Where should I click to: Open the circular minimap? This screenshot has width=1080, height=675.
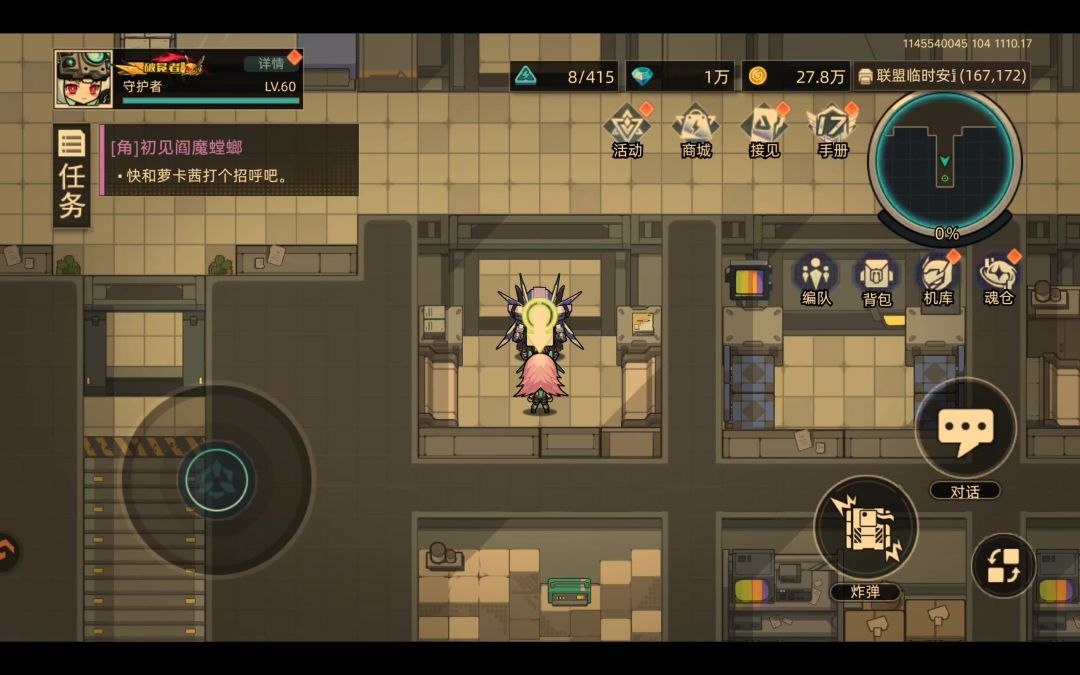pos(944,162)
